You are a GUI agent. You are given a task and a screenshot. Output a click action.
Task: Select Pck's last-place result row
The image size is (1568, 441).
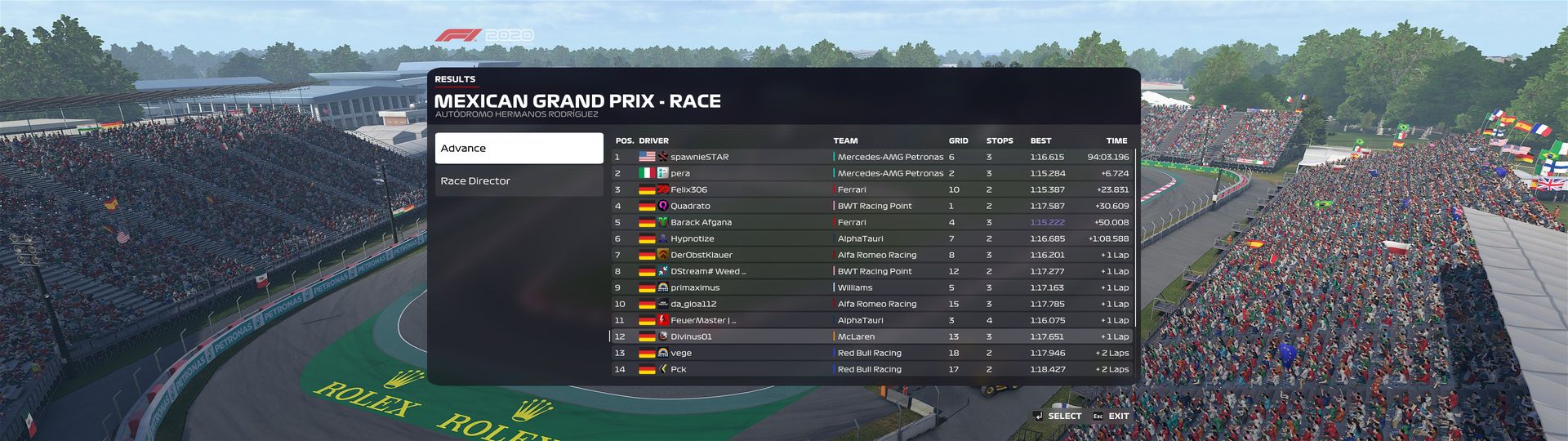(871, 369)
